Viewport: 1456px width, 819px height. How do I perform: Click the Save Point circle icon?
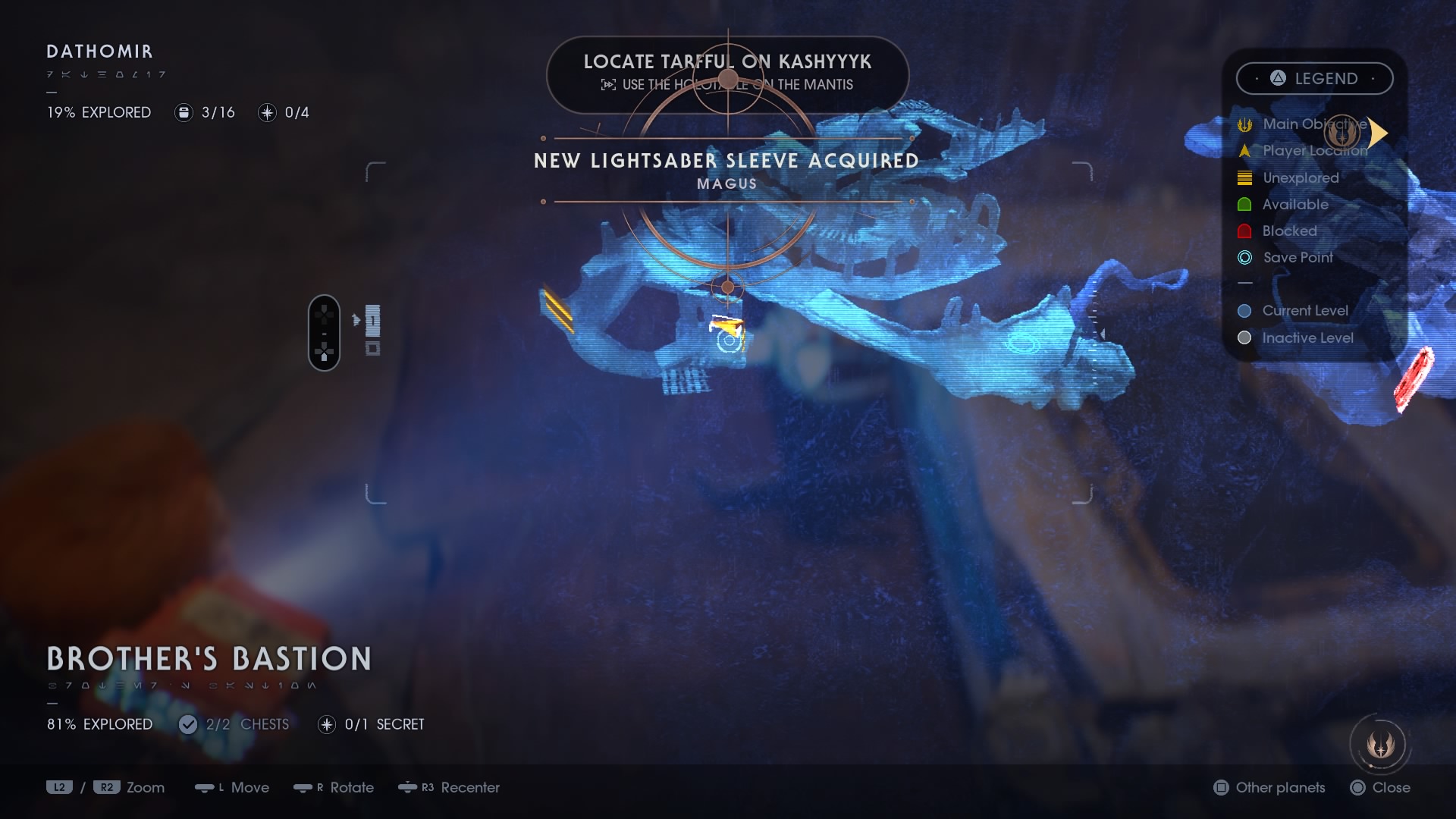pos(1244,257)
